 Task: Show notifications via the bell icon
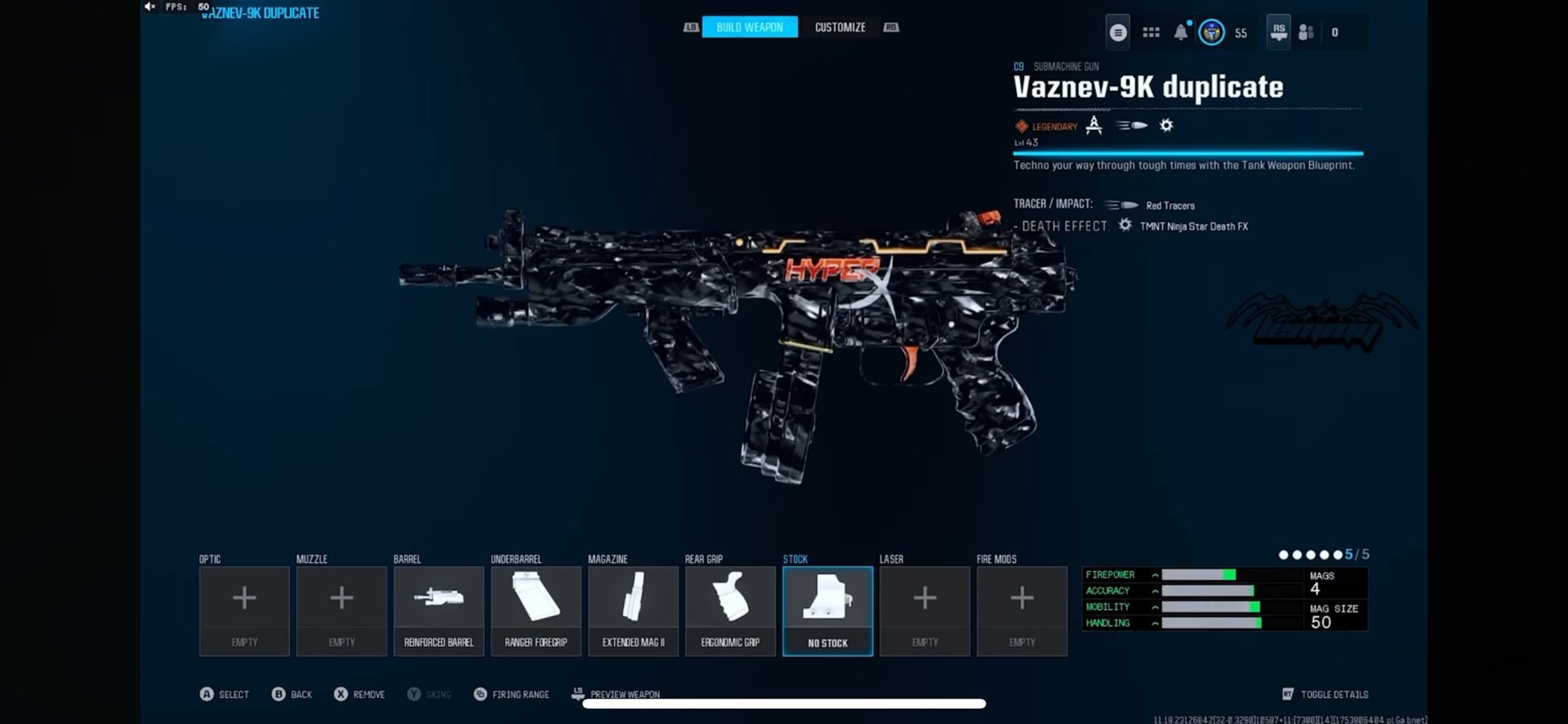tap(1181, 33)
